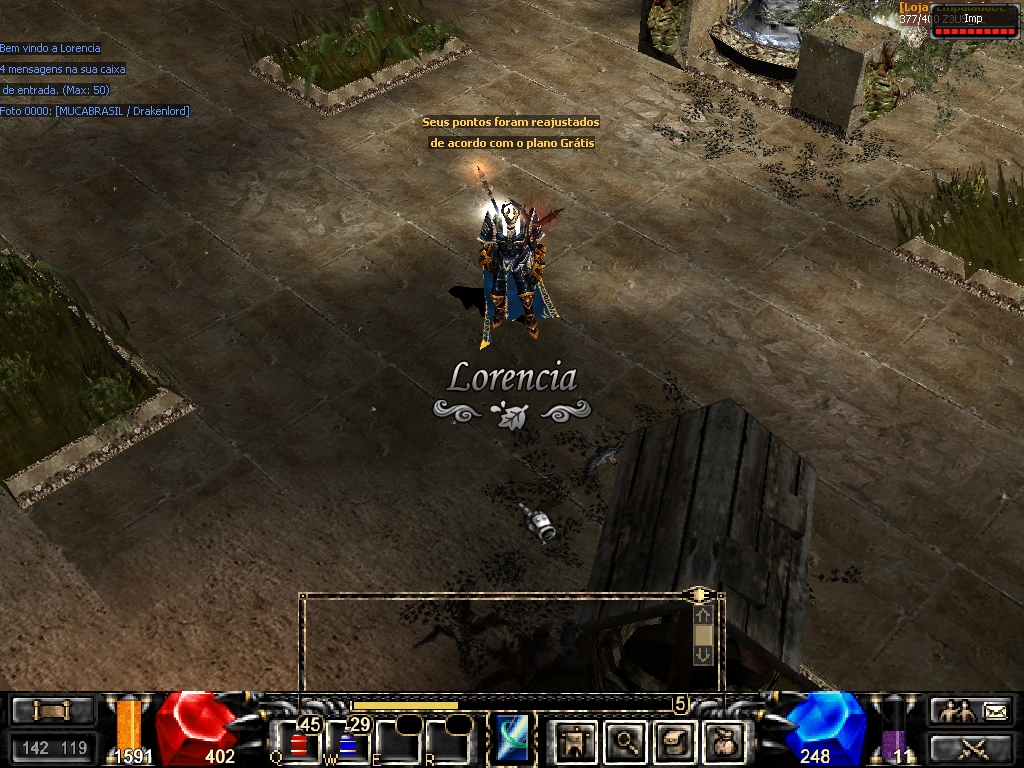Open the scroll quest button
Image resolution: width=1024 pixels, height=768 pixels.
pos(674,741)
